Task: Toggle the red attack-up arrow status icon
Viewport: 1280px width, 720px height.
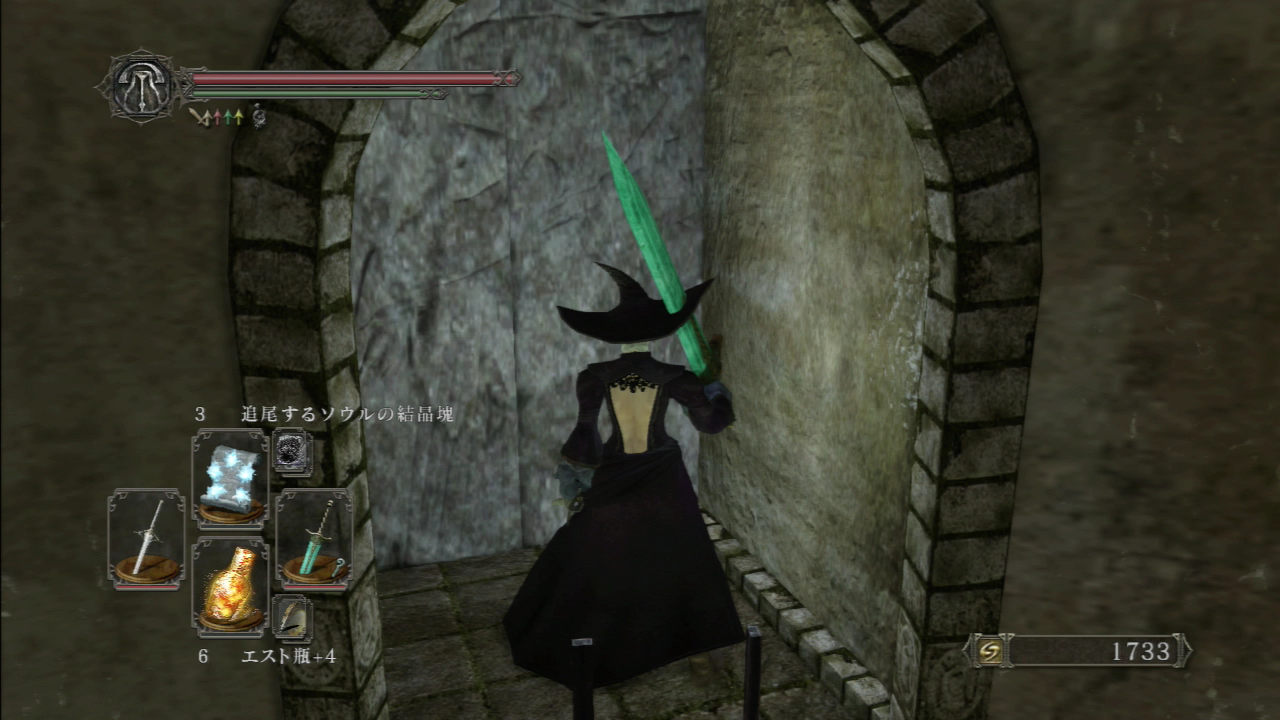Action: coord(218,115)
